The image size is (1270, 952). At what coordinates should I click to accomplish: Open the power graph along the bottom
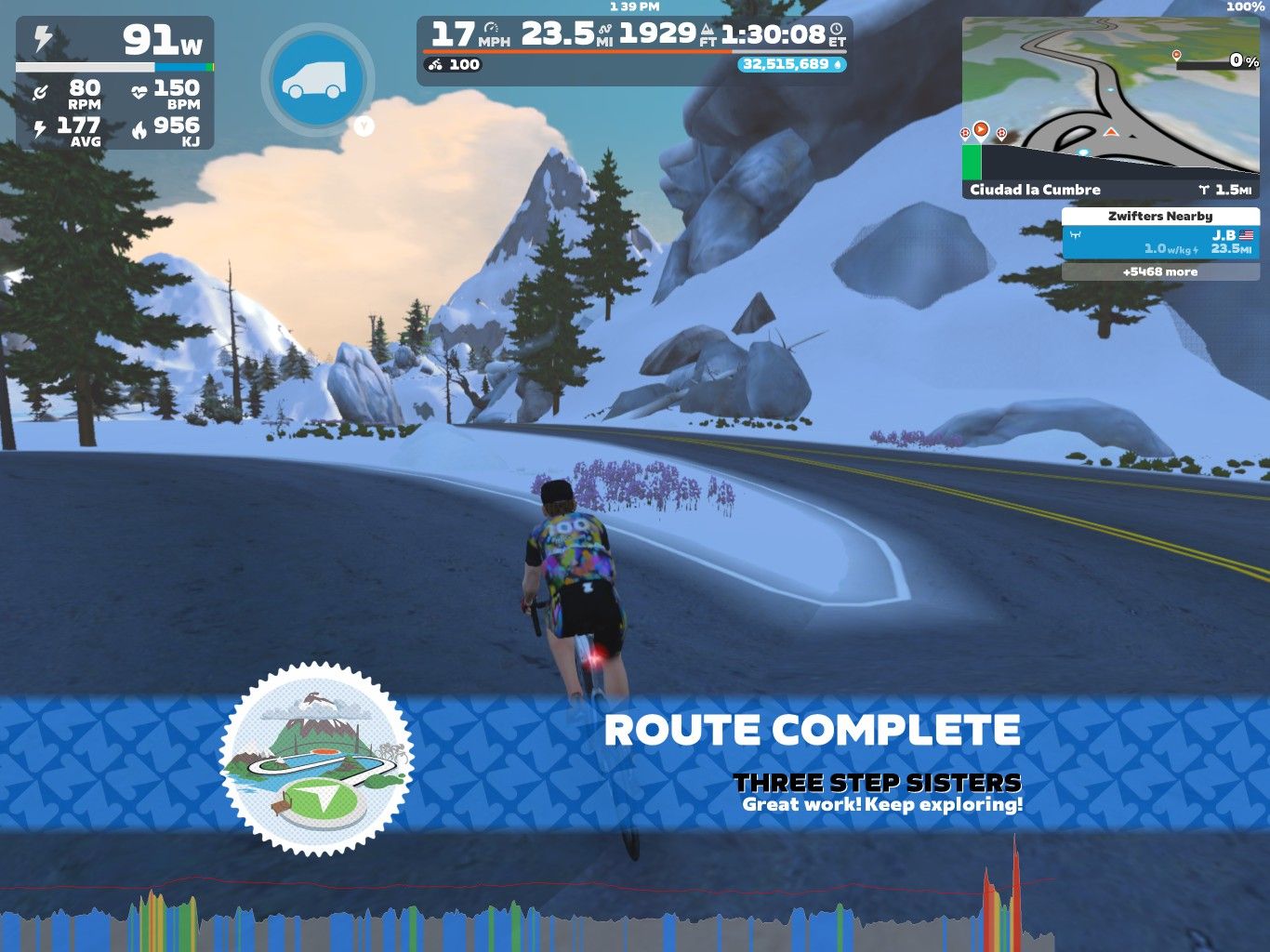tap(558, 916)
